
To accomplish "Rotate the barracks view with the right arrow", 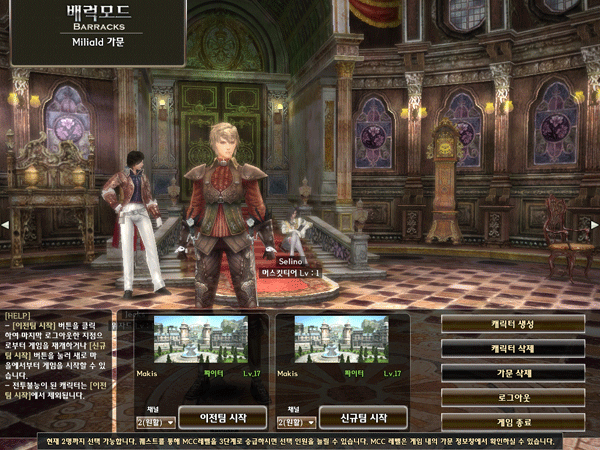I will tap(595, 225).
